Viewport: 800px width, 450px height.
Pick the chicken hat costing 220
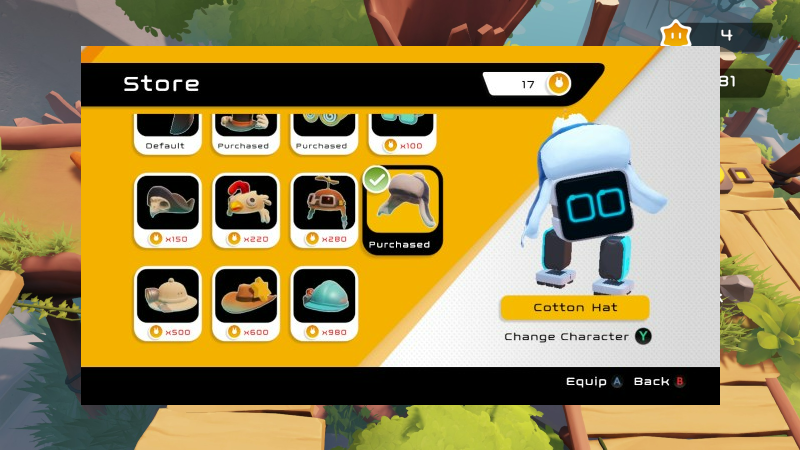tap(245, 211)
